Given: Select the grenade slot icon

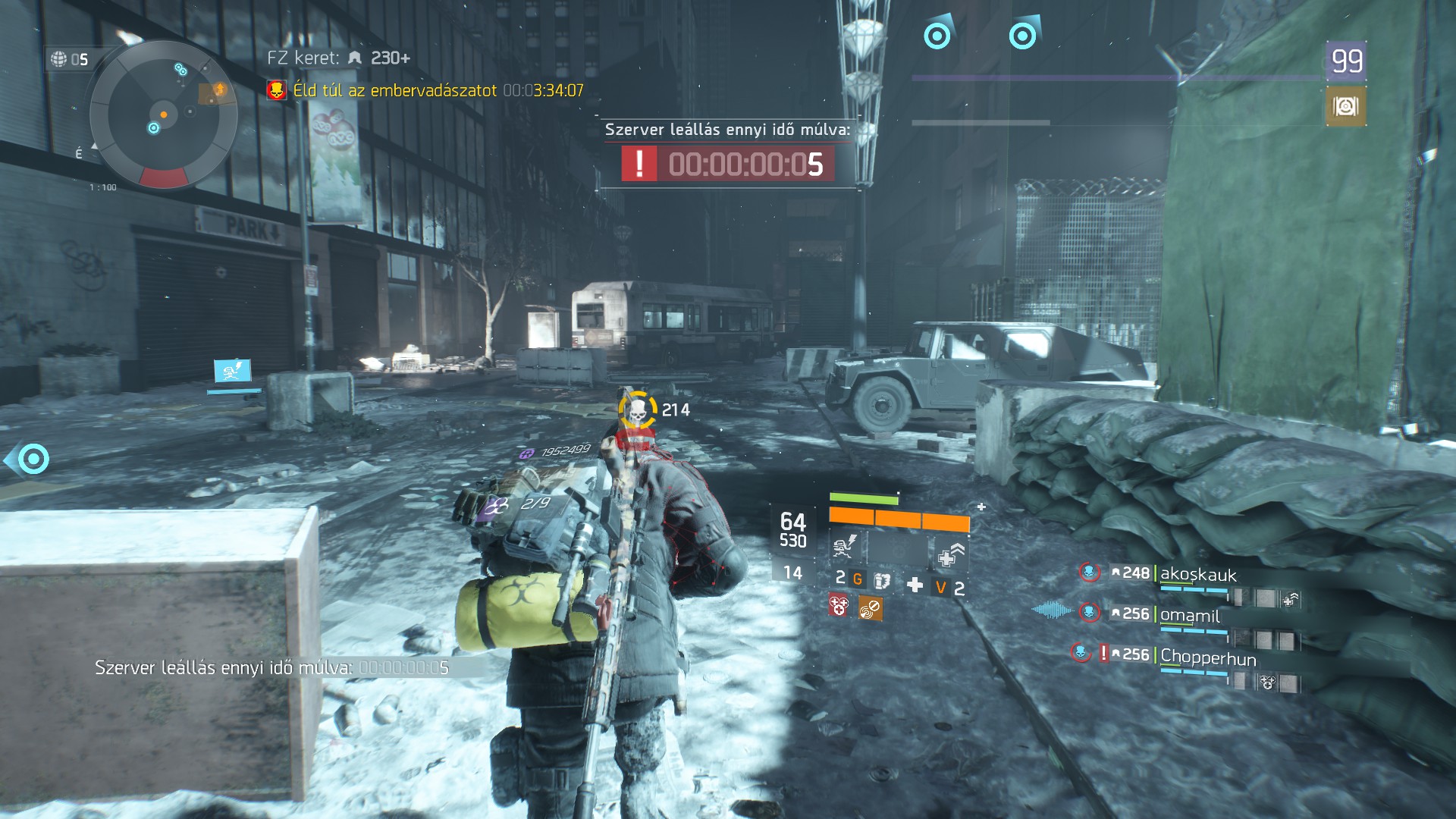Looking at the screenshot, I should (x=881, y=581).
